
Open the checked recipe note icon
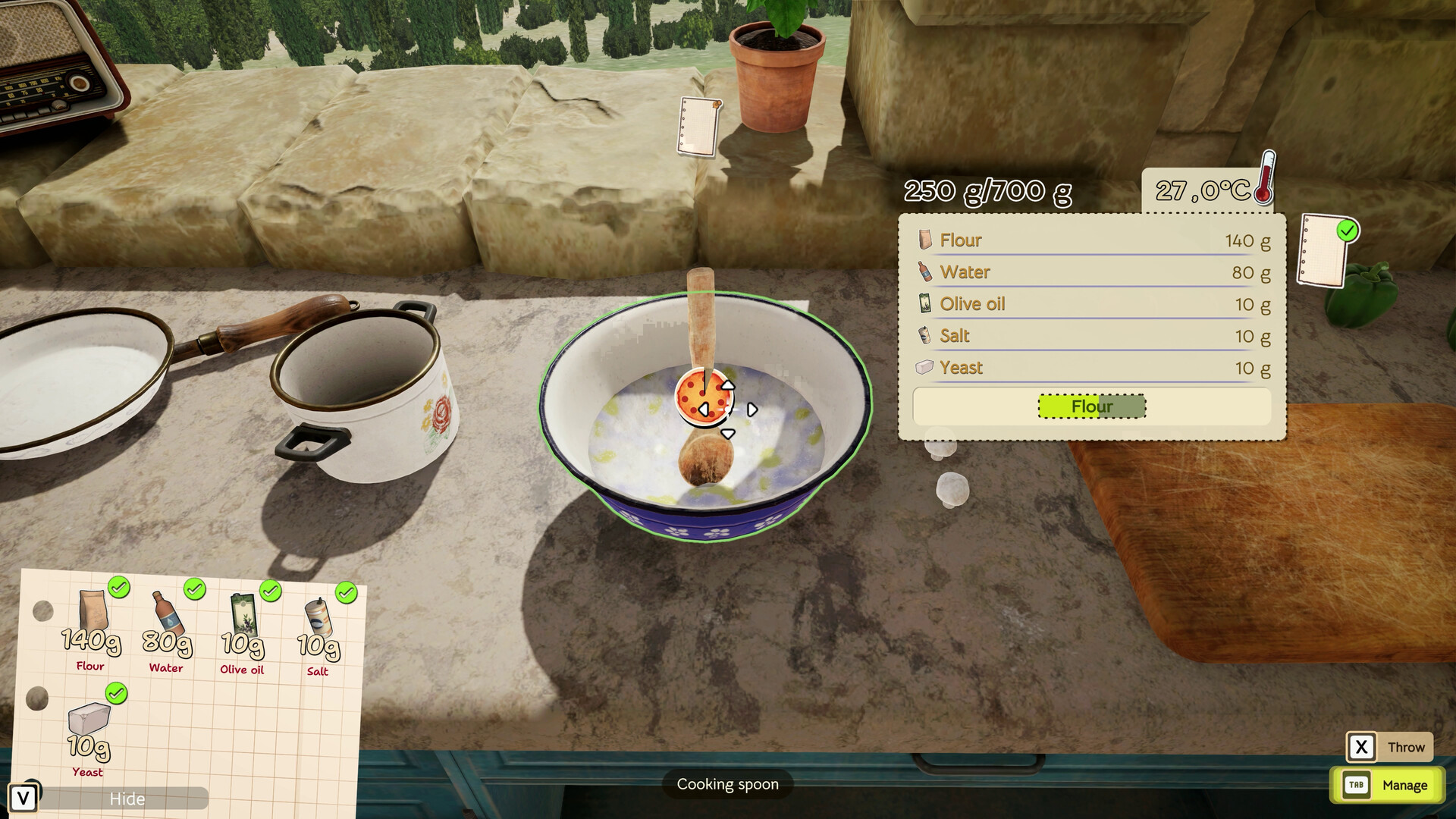pyautogui.click(x=1326, y=249)
